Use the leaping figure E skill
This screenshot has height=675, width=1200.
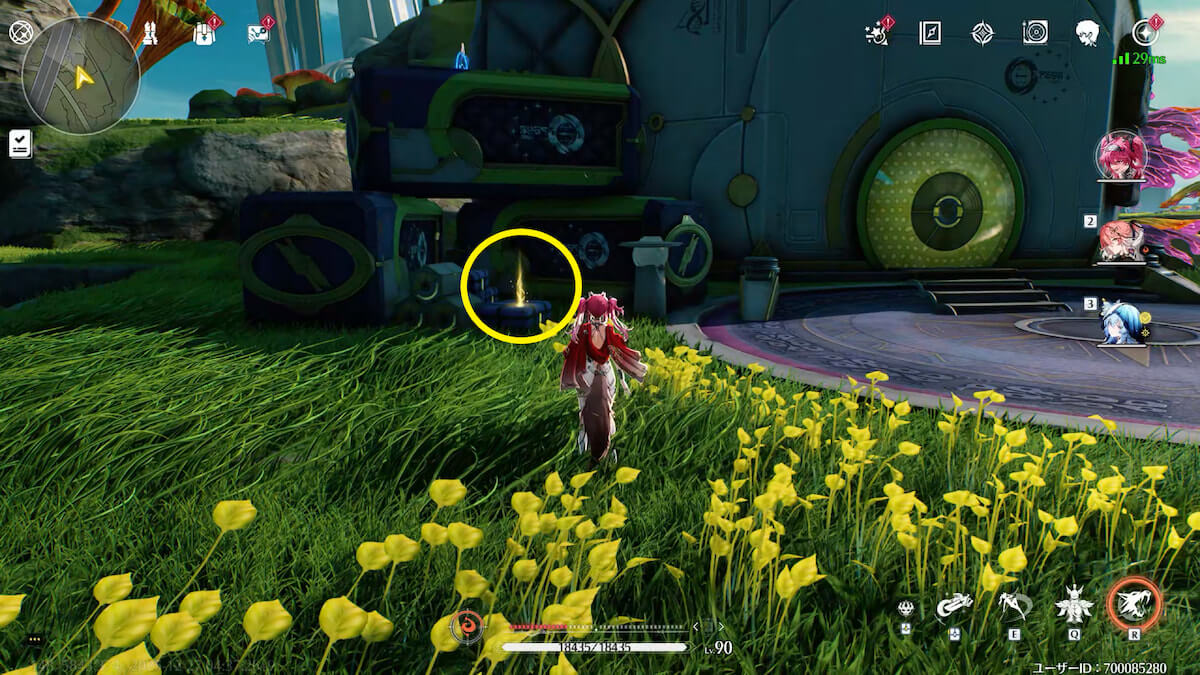coord(1013,605)
